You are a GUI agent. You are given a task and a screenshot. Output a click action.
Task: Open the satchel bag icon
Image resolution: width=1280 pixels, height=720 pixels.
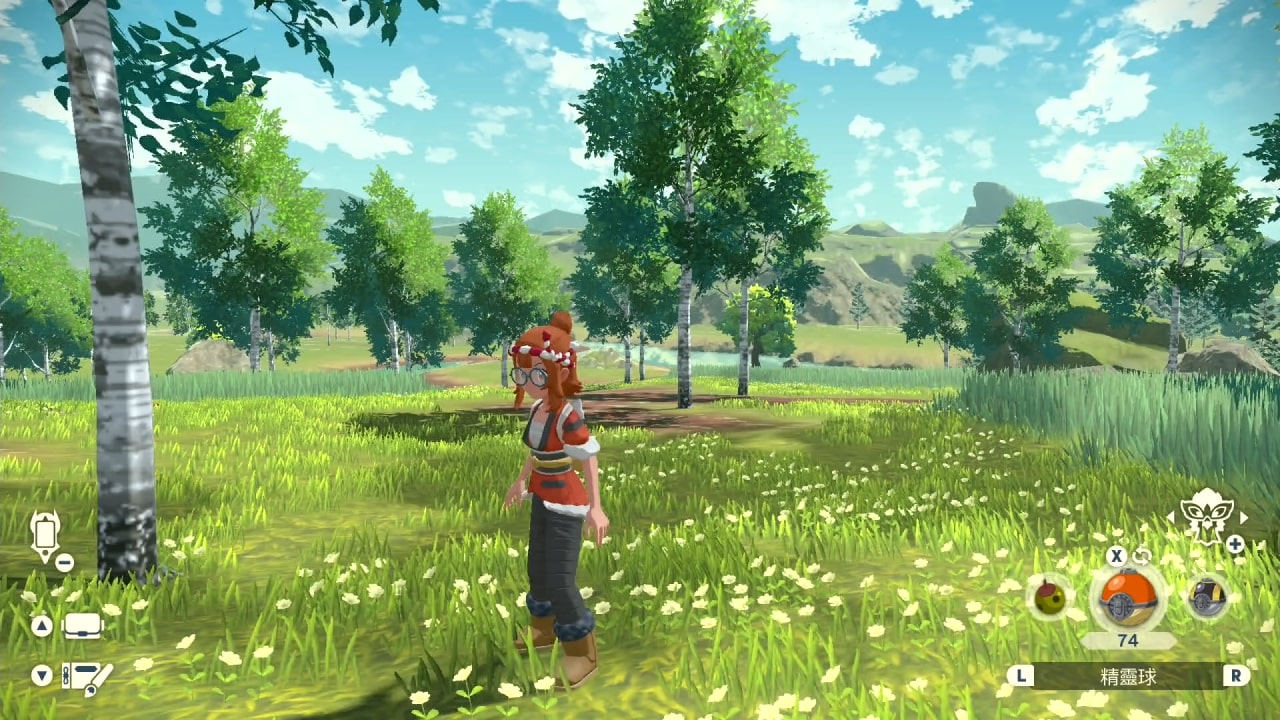(84, 627)
